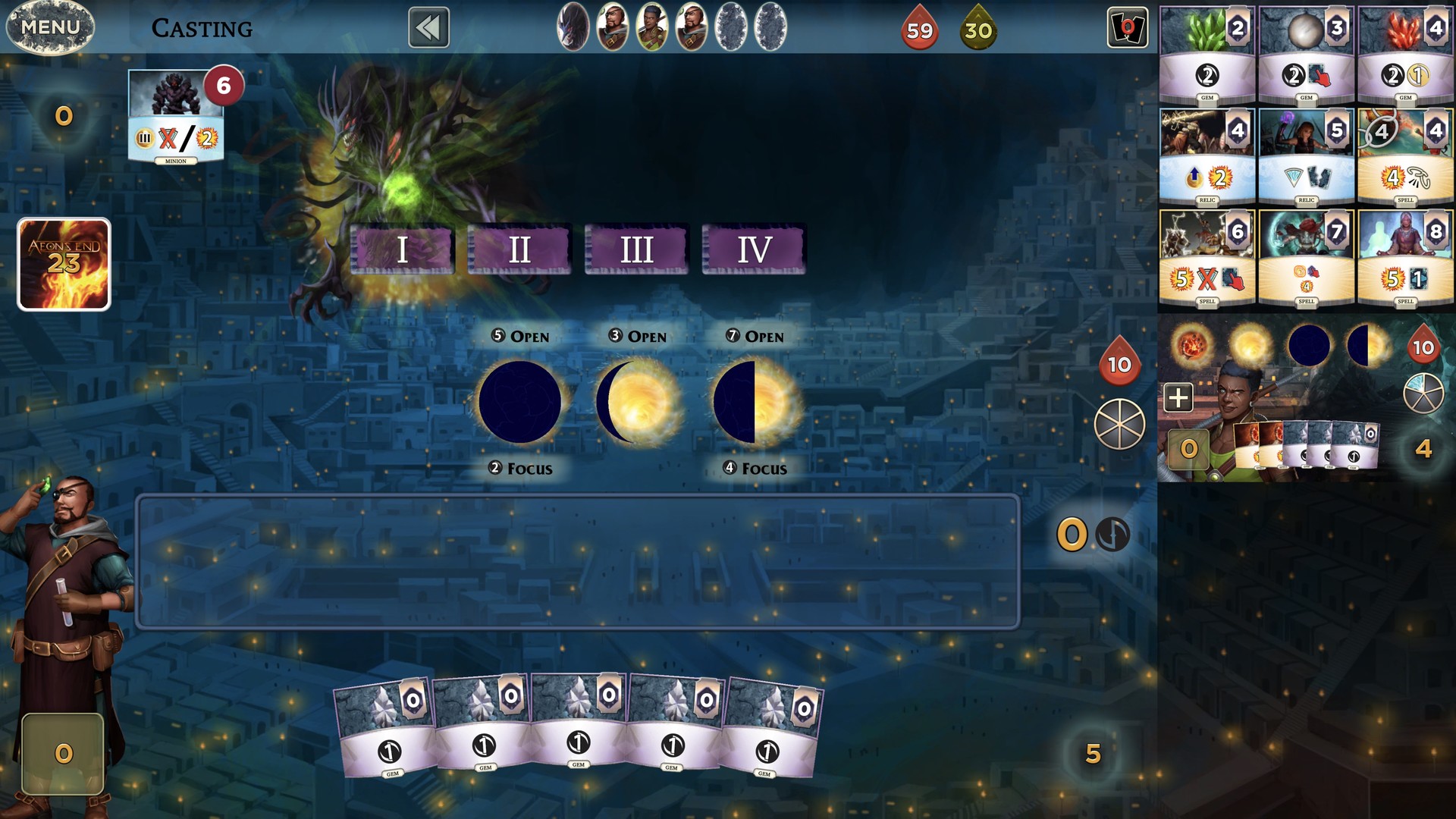Screen dimensions: 1456x819
Task: Click the rewind undo arrow button
Action: pyautogui.click(x=428, y=28)
